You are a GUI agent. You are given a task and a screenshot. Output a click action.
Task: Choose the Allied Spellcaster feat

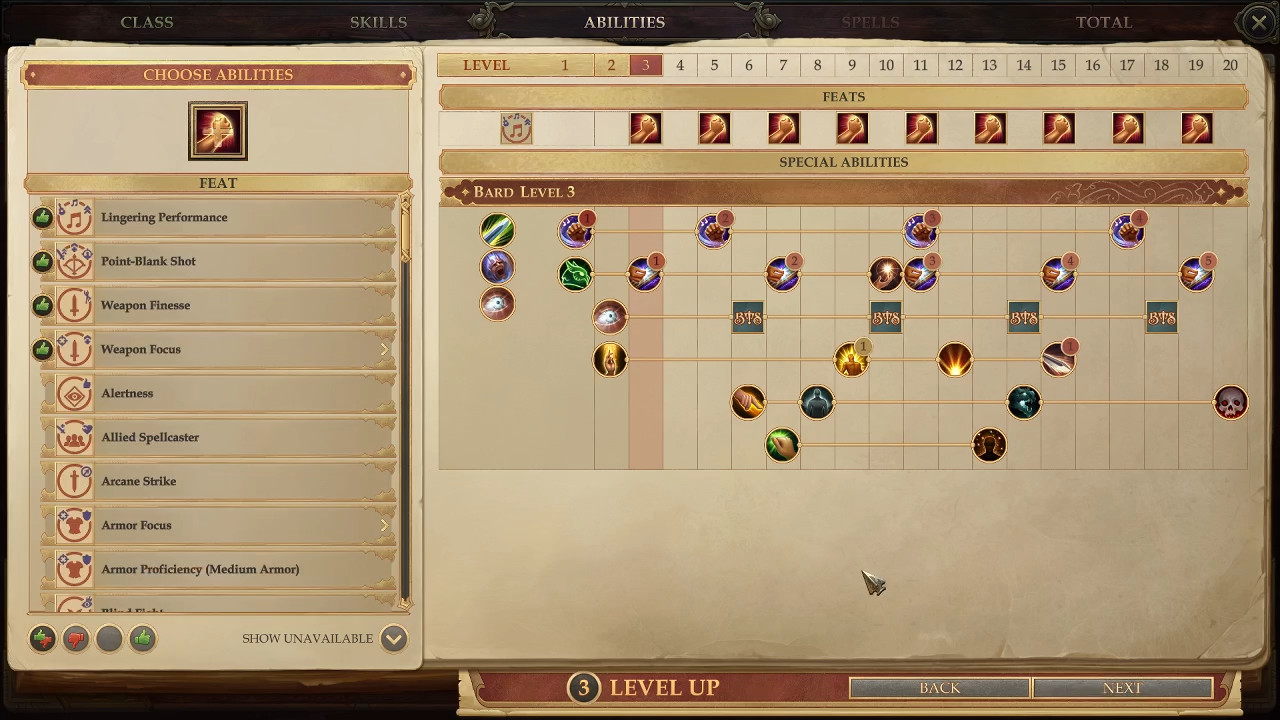coord(220,437)
